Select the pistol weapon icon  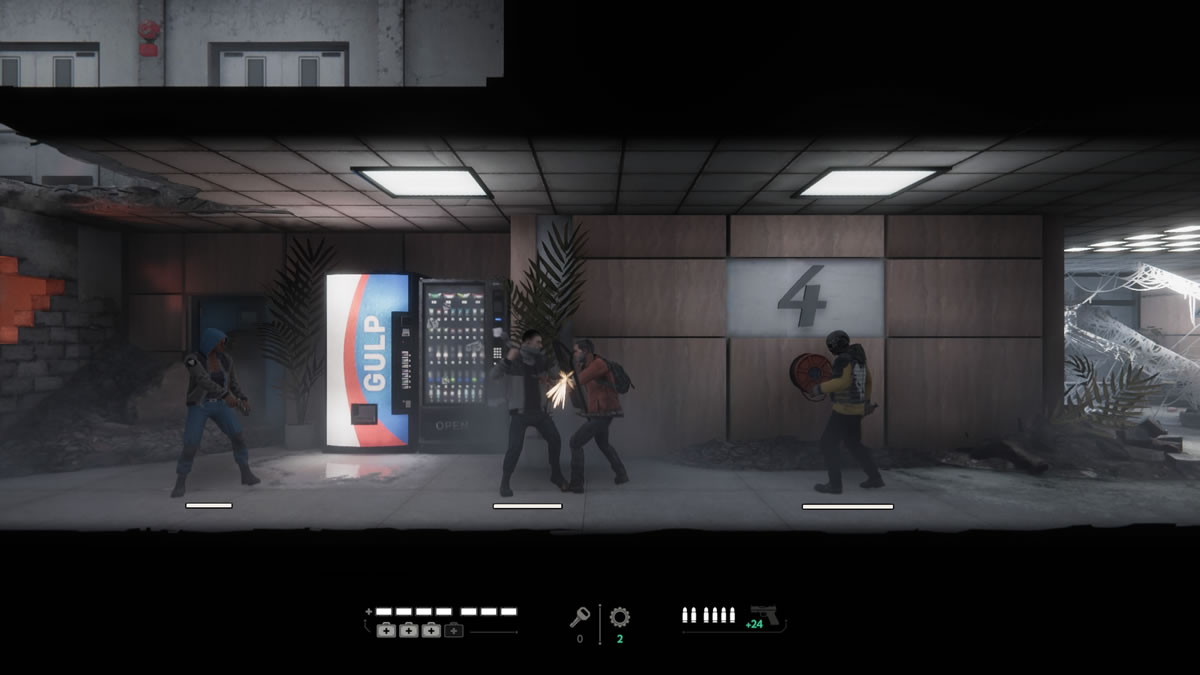765,614
